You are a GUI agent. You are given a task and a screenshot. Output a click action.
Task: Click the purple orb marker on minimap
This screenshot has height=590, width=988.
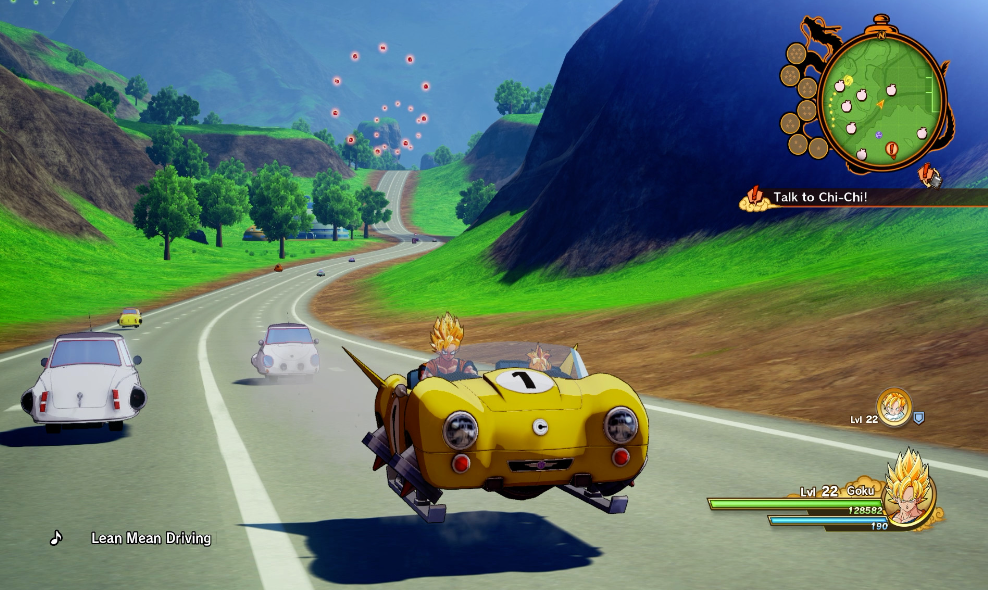click(x=878, y=134)
